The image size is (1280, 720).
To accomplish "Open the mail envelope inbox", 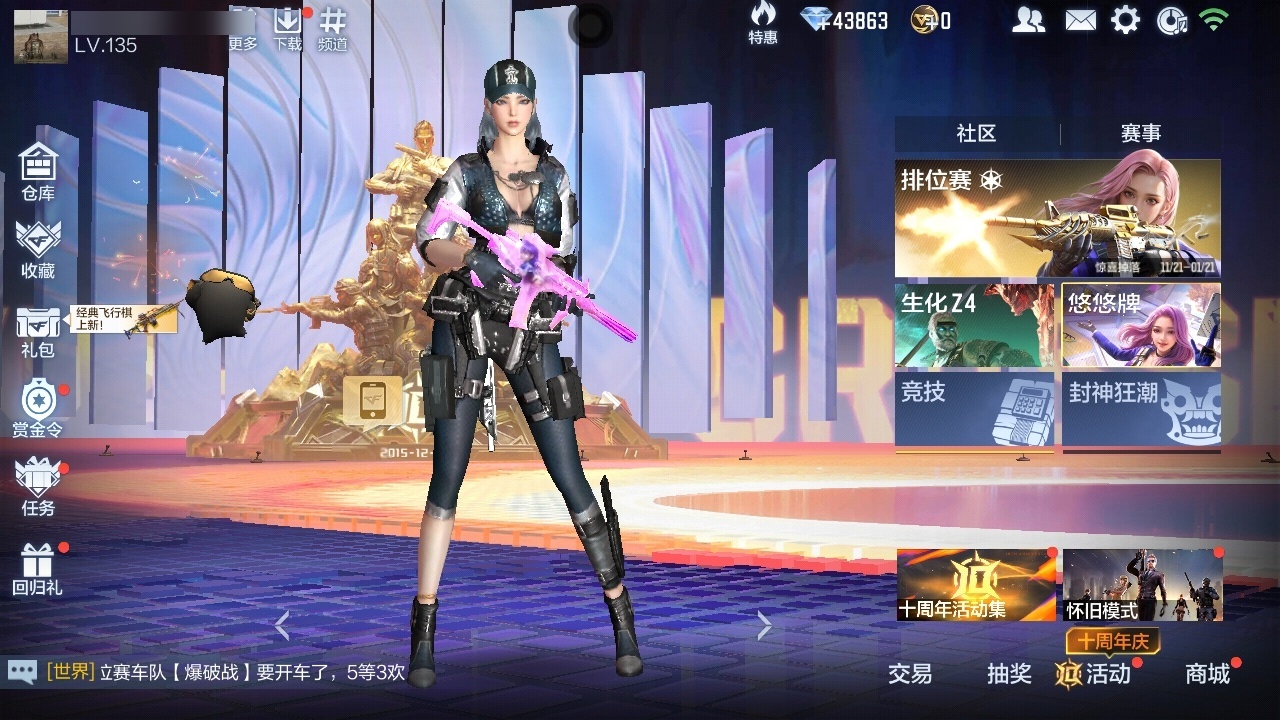I will (x=1080, y=20).
